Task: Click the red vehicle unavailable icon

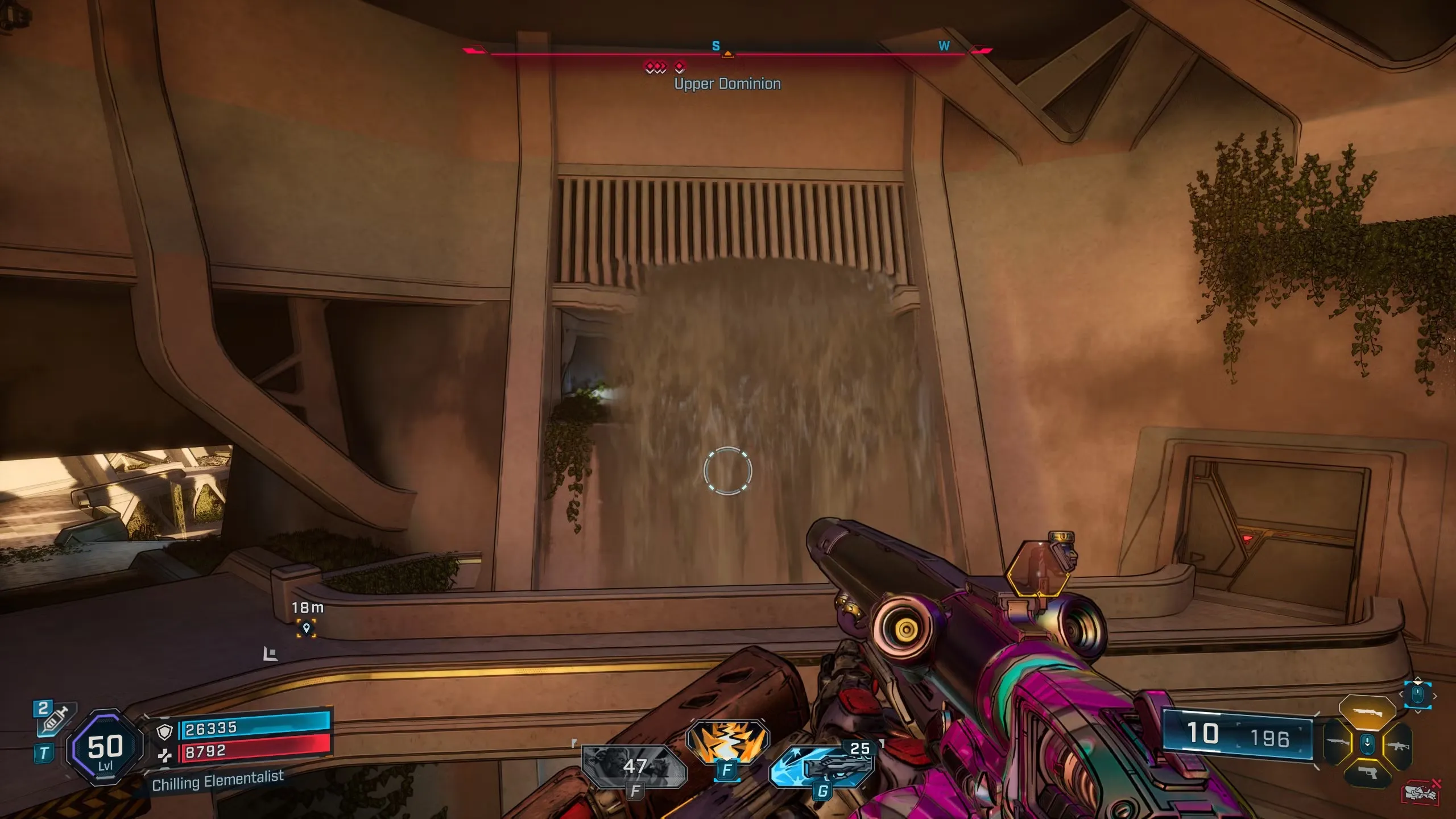Action: pos(1421,792)
